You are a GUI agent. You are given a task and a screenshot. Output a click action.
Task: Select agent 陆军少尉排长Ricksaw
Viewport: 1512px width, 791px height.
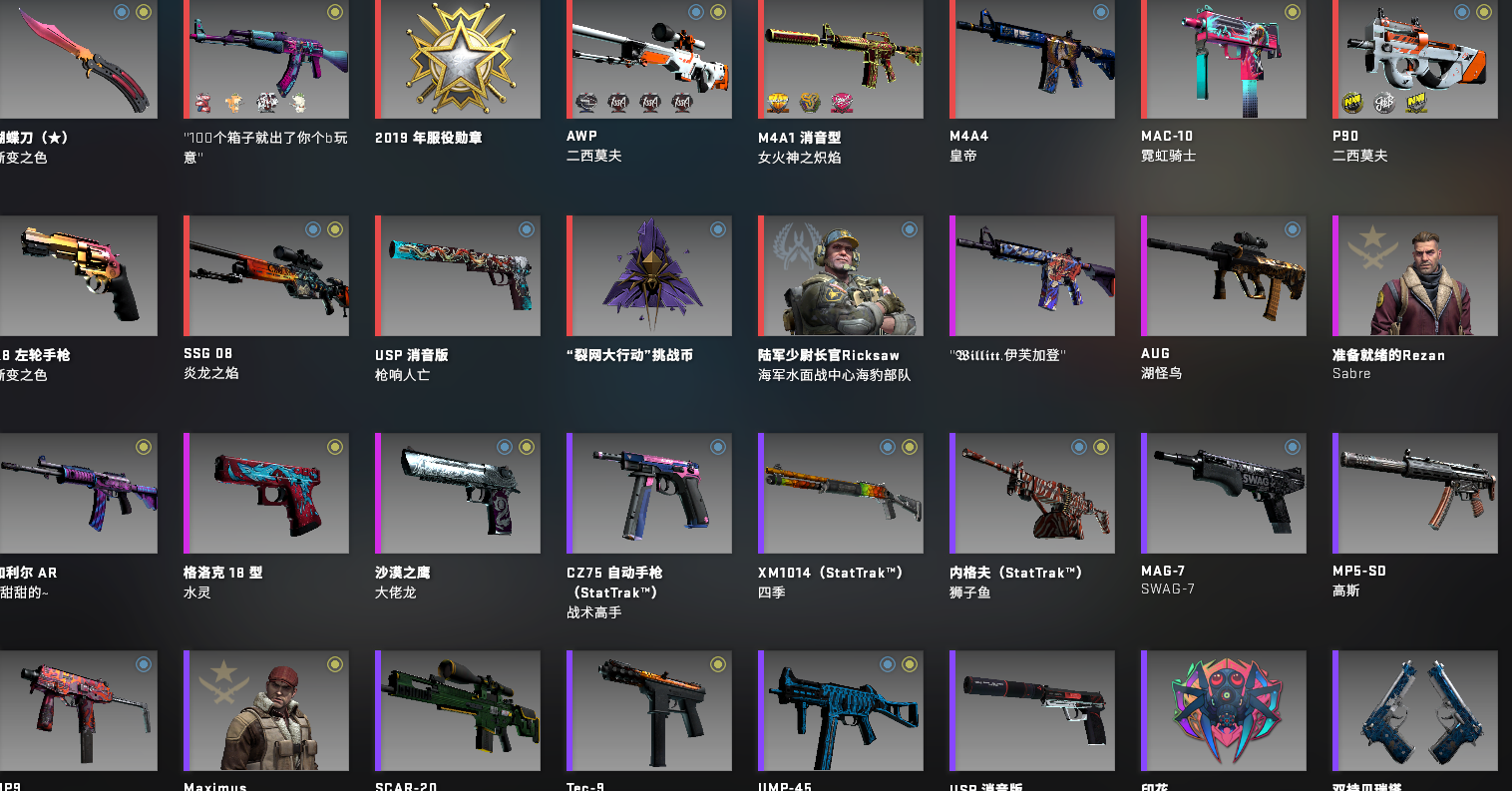point(841,276)
